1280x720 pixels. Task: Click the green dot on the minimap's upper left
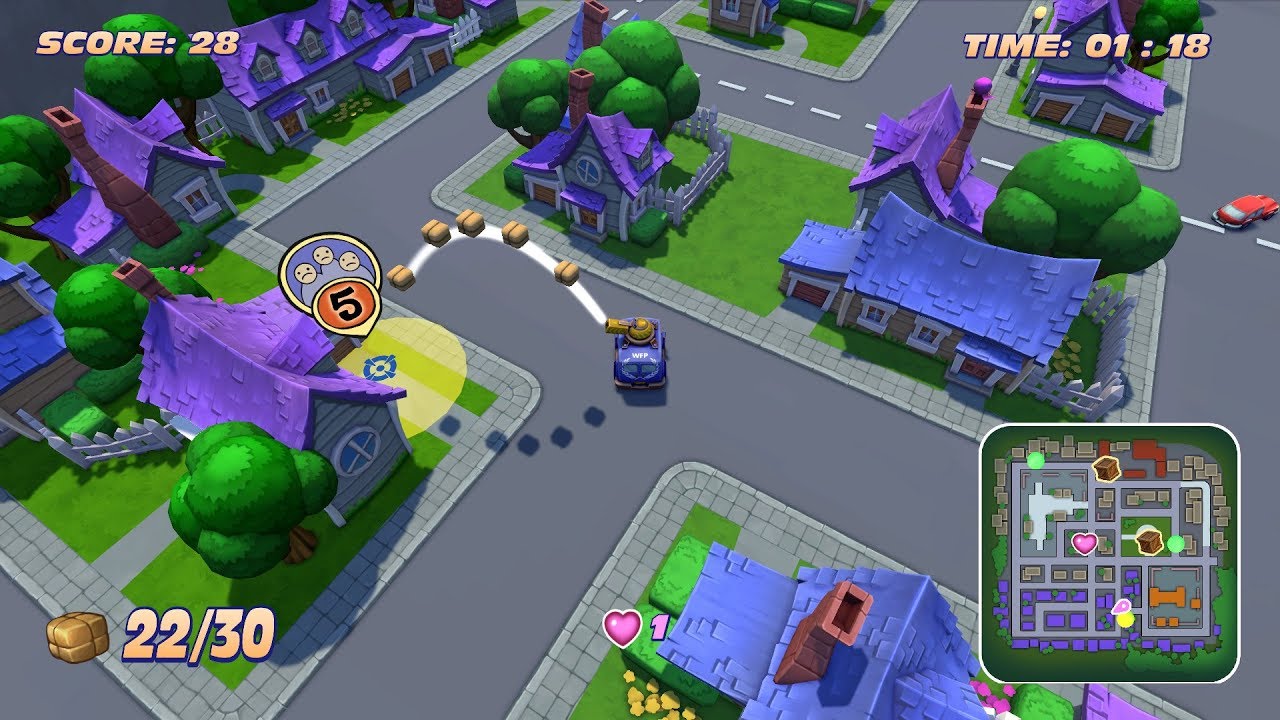(x=1036, y=462)
